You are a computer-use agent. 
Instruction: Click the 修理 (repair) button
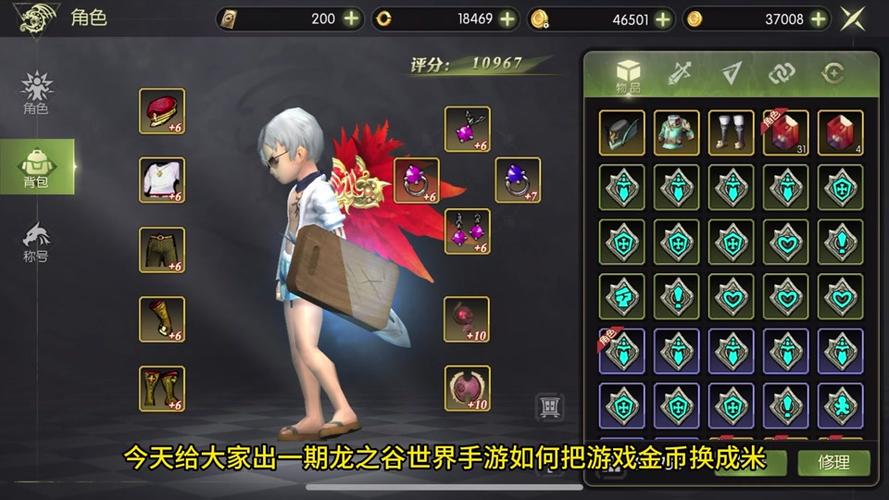[x=832, y=462]
